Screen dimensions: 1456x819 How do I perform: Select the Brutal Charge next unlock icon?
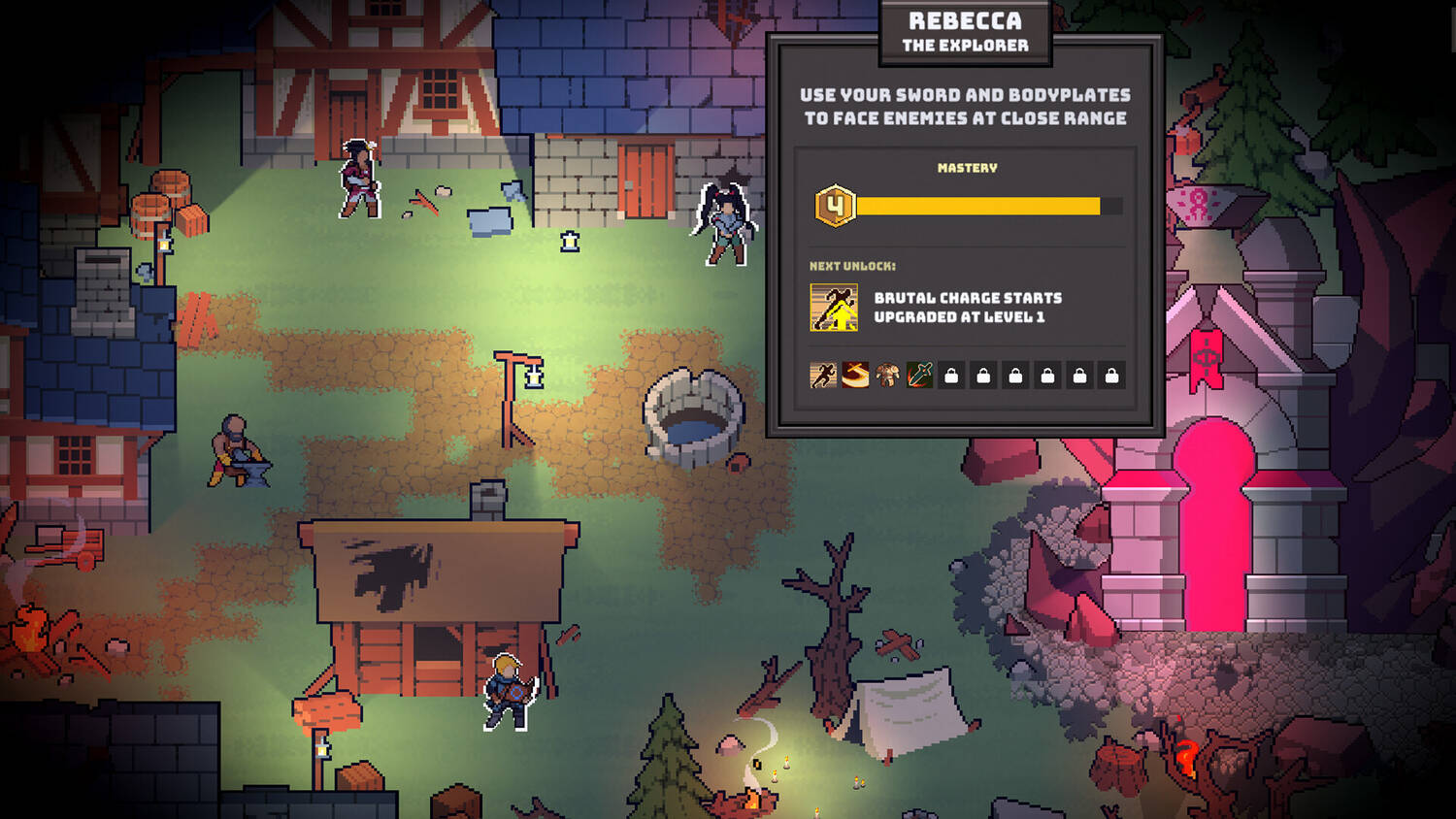834,308
